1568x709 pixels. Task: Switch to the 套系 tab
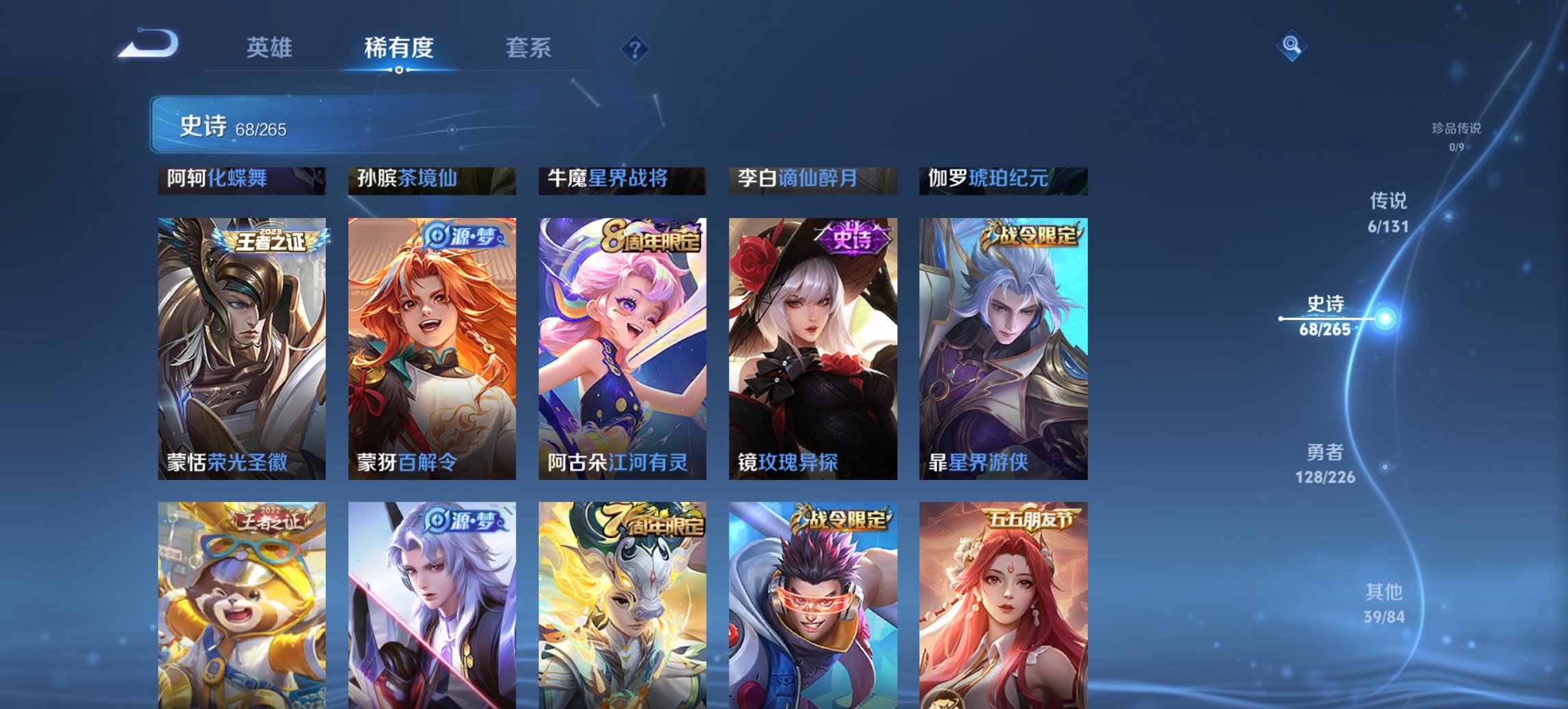(x=528, y=48)
